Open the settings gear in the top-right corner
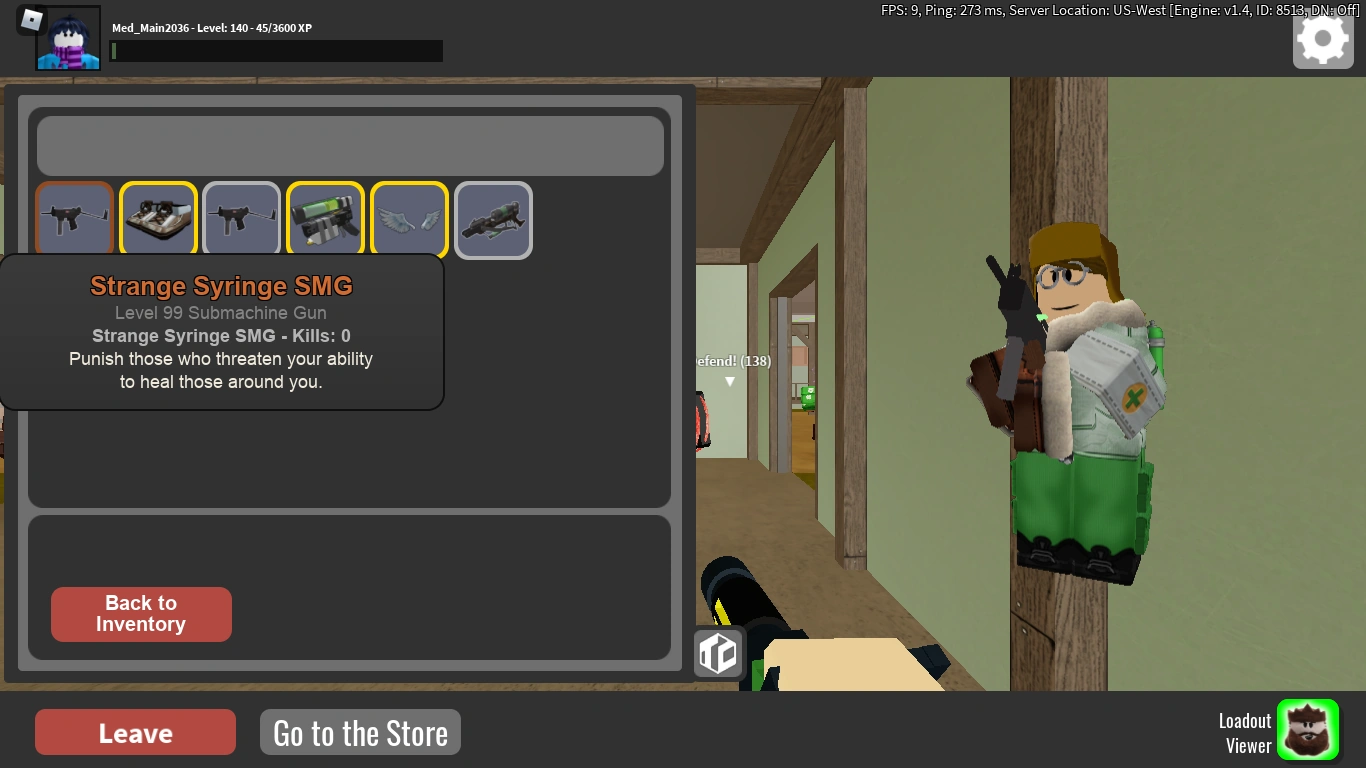The height and width of the screenshot is (768, 1366). [1322, 40]
